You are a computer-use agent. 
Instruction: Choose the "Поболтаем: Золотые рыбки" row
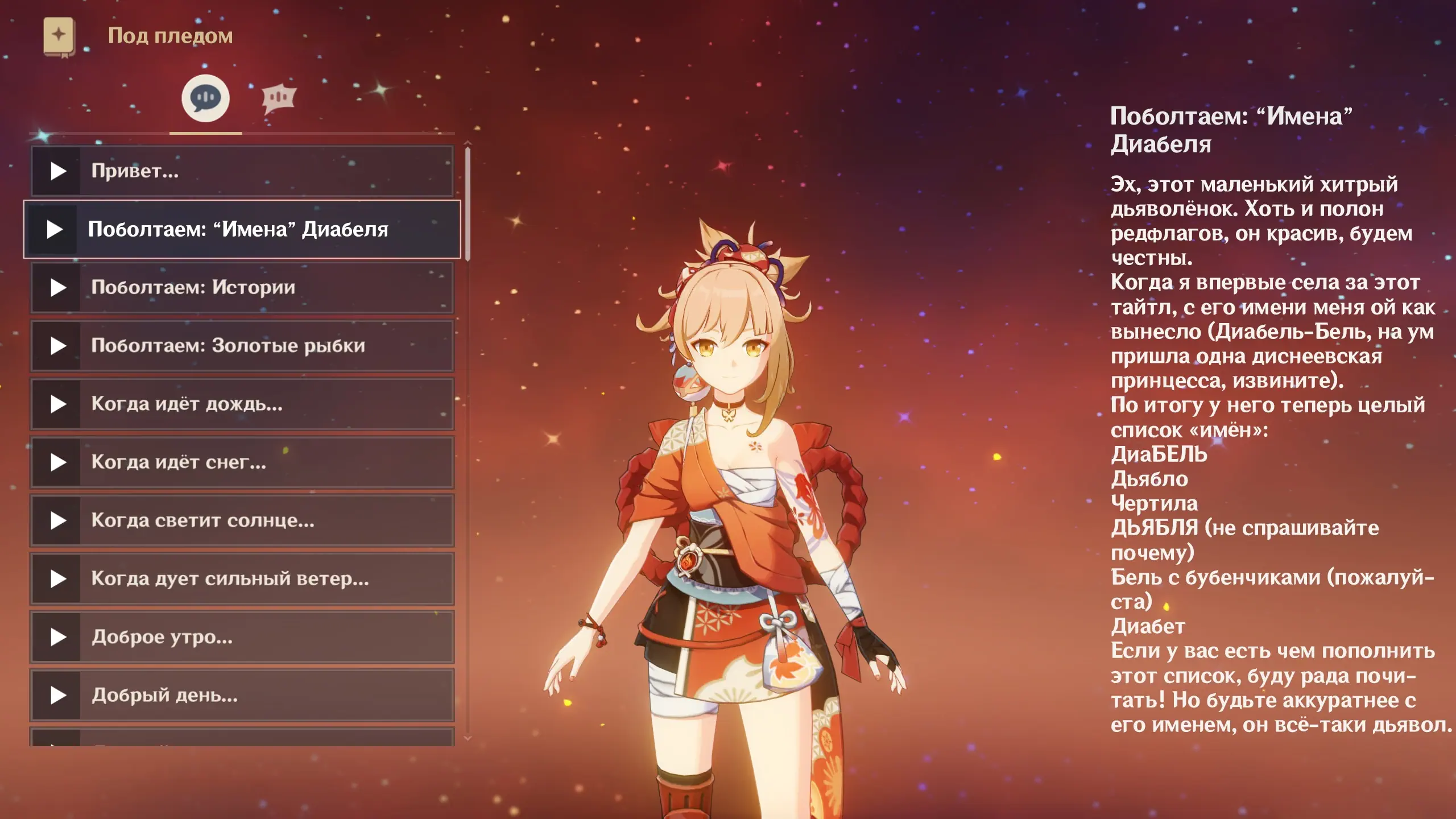(242, 346)
